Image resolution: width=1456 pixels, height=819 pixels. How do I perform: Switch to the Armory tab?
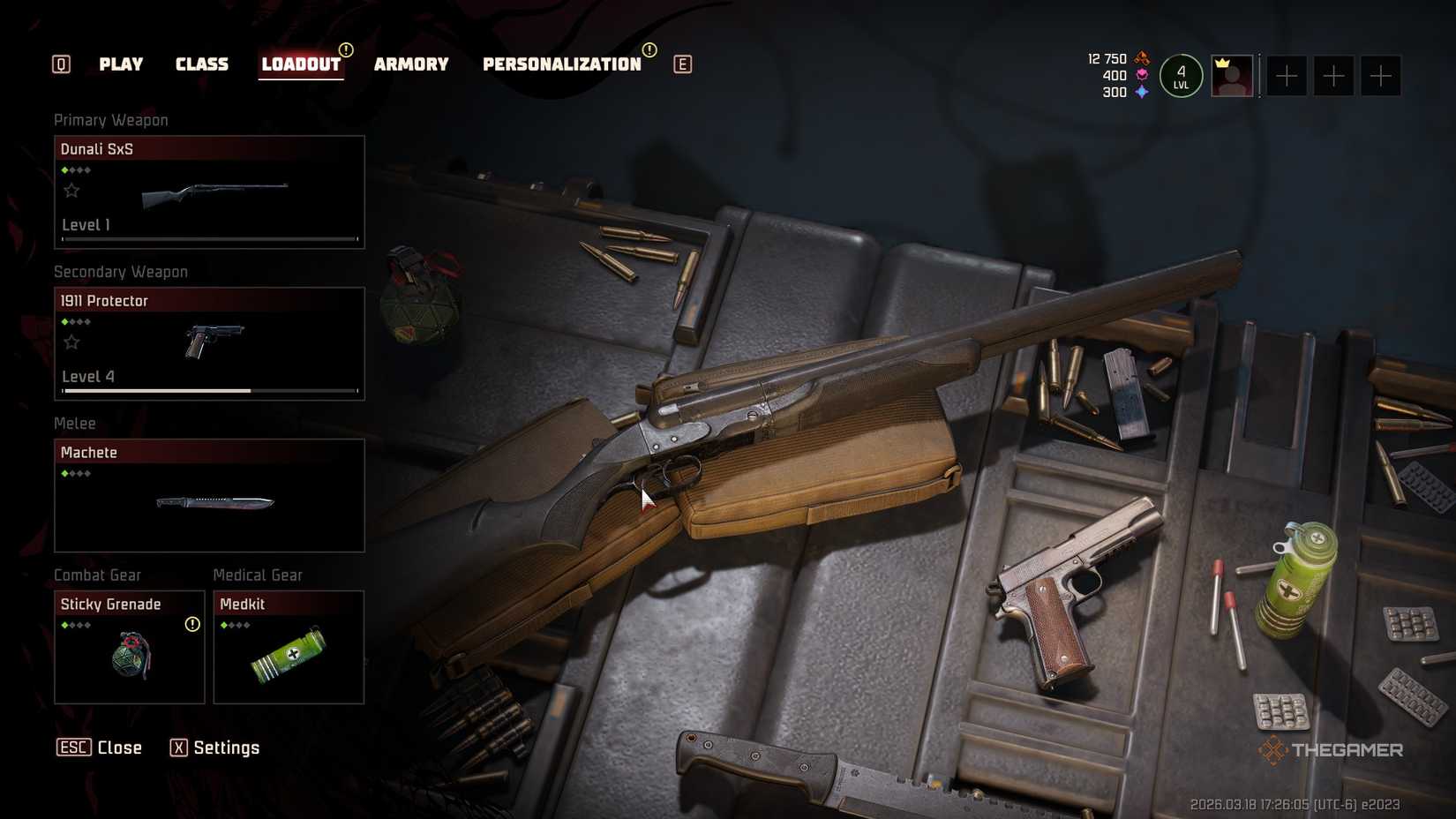410,64
